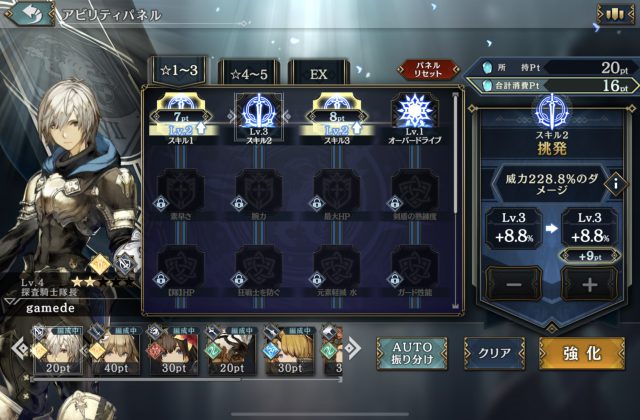This screenshot has height=420, width=640.
Task: Open the EX tab
Action: tap(319, 73)
